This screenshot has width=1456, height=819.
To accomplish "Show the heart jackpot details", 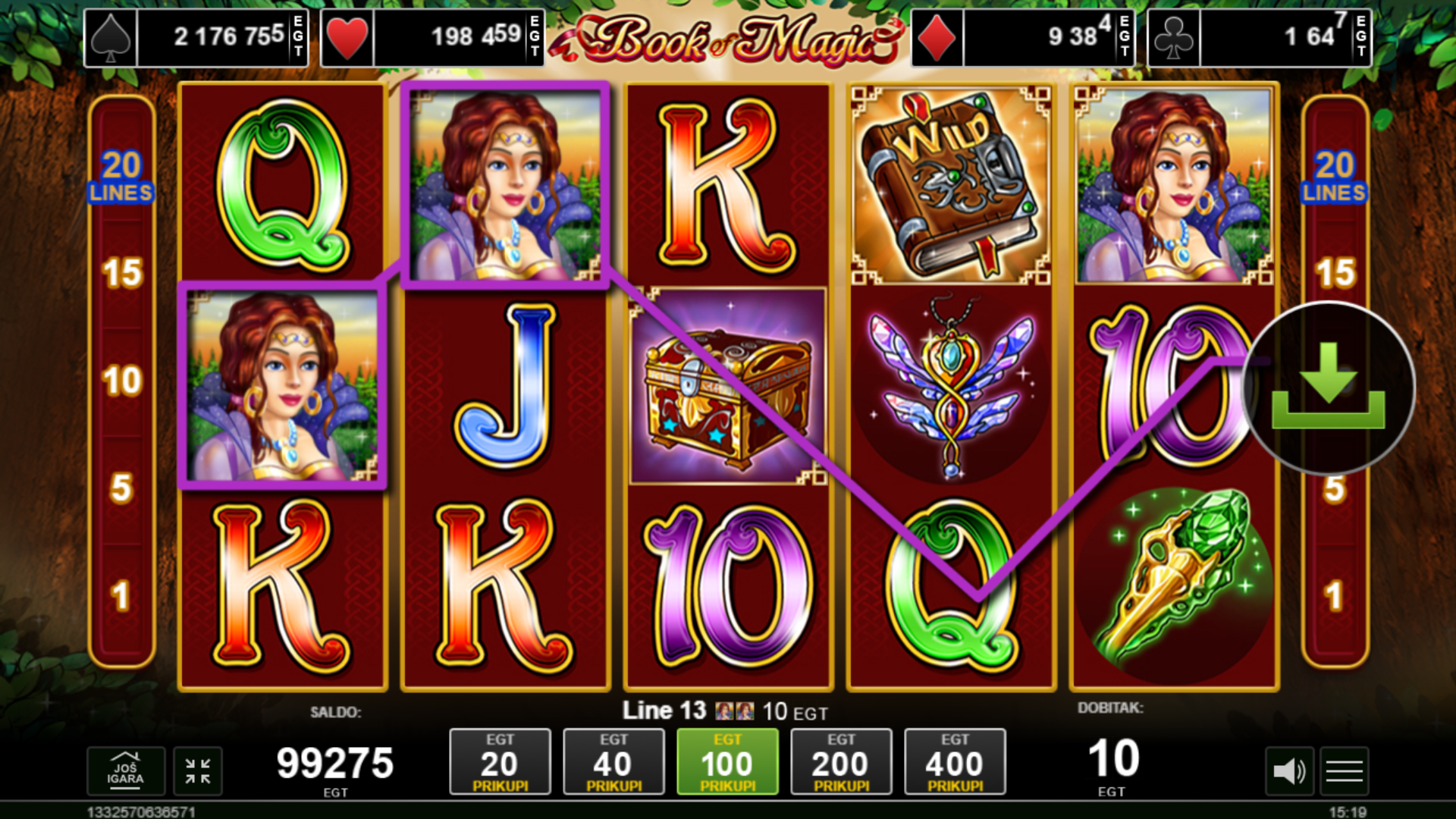I will [x=432, y=37].
